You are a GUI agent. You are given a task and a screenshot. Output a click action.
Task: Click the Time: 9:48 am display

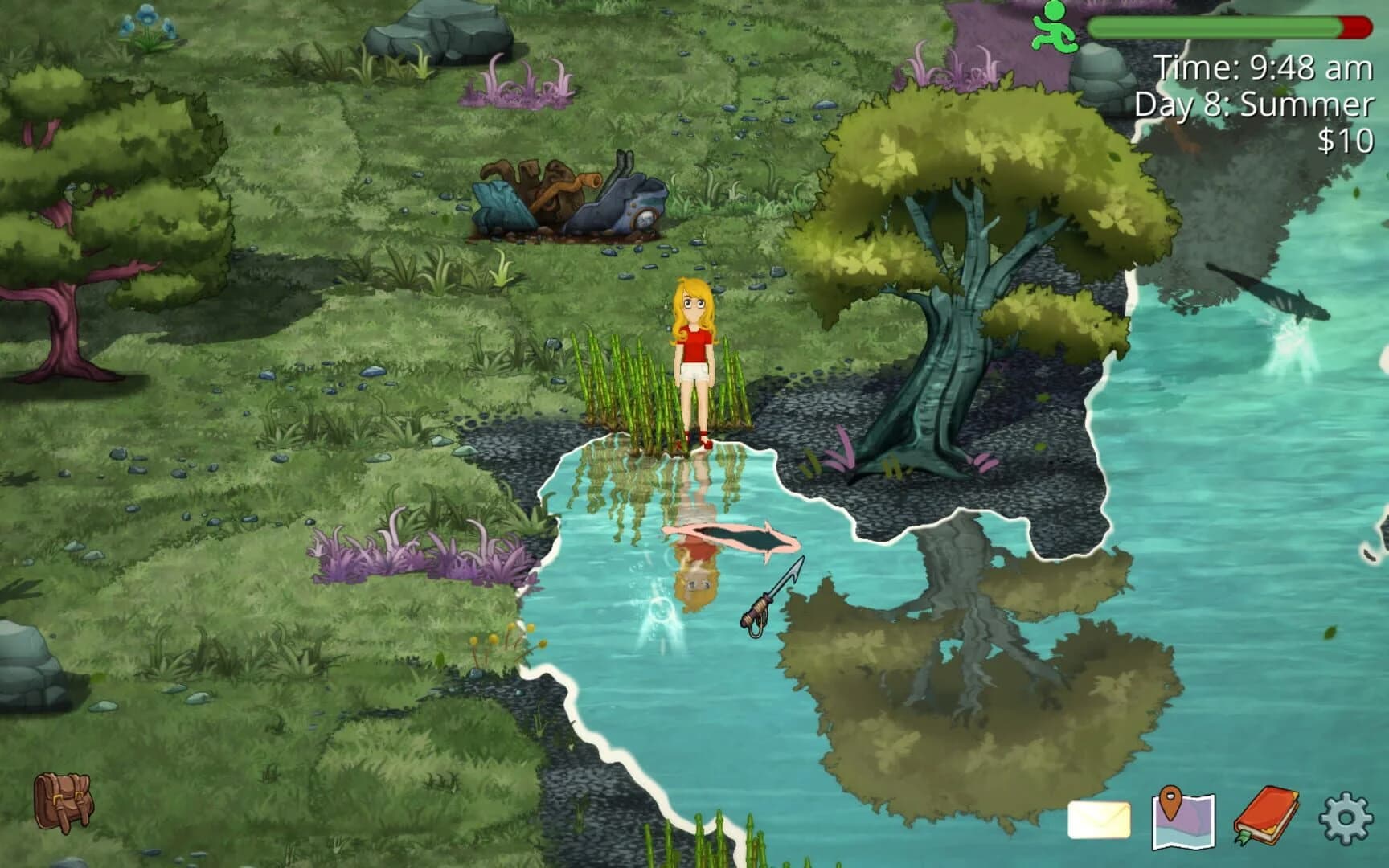pyautogui.click(x=1263, y=66)
